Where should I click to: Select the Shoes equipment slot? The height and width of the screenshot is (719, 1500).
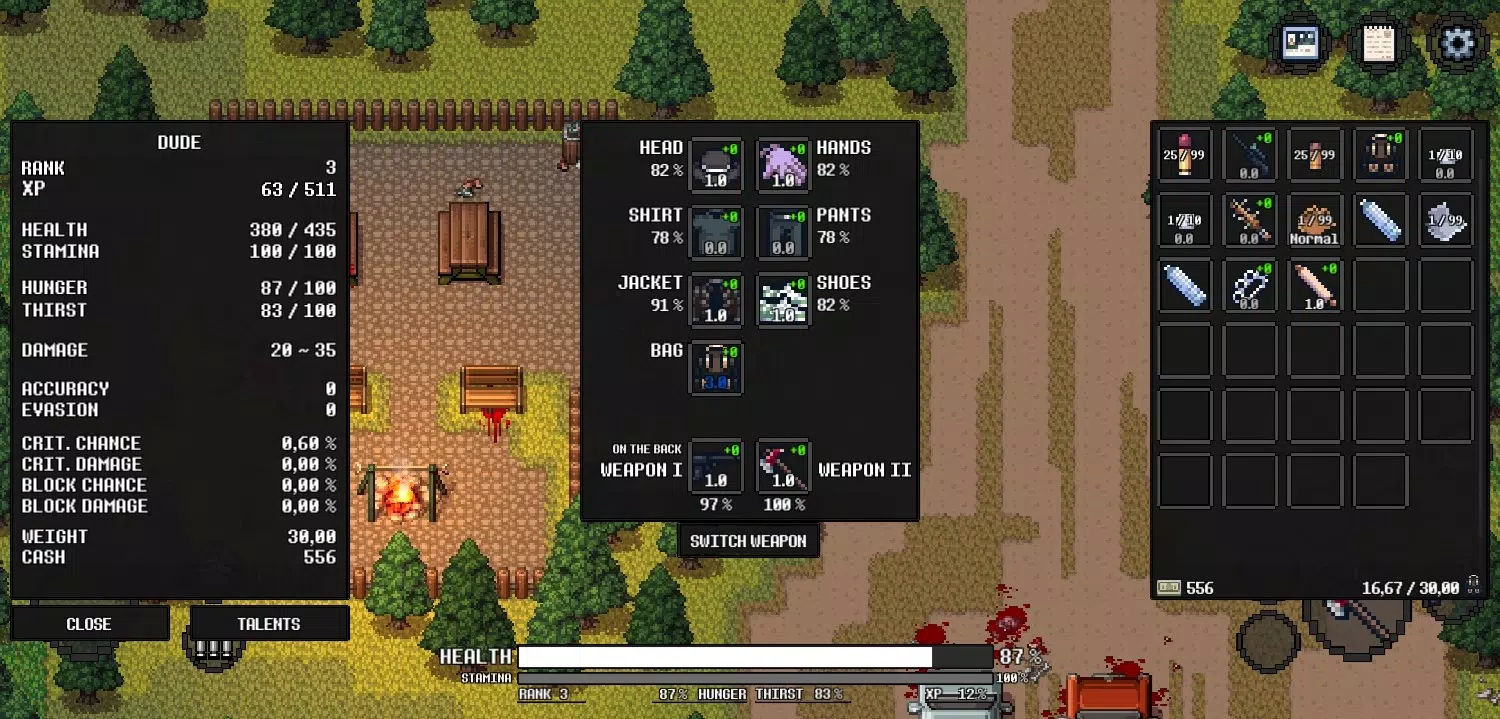coord(783,299)
